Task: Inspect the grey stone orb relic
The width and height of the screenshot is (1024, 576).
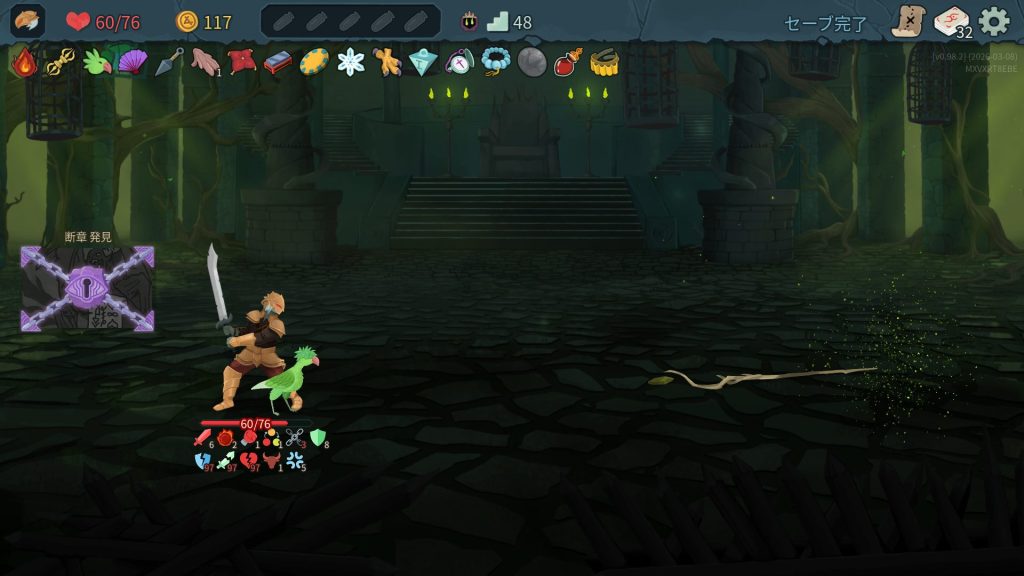Action: click(x=532, y=62)
